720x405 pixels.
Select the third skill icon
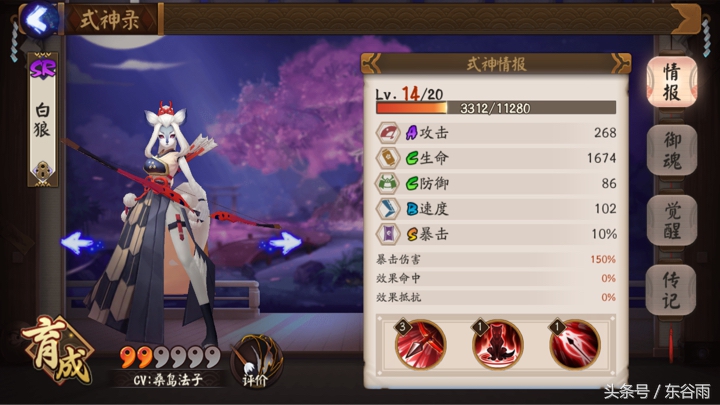point(573,343)
